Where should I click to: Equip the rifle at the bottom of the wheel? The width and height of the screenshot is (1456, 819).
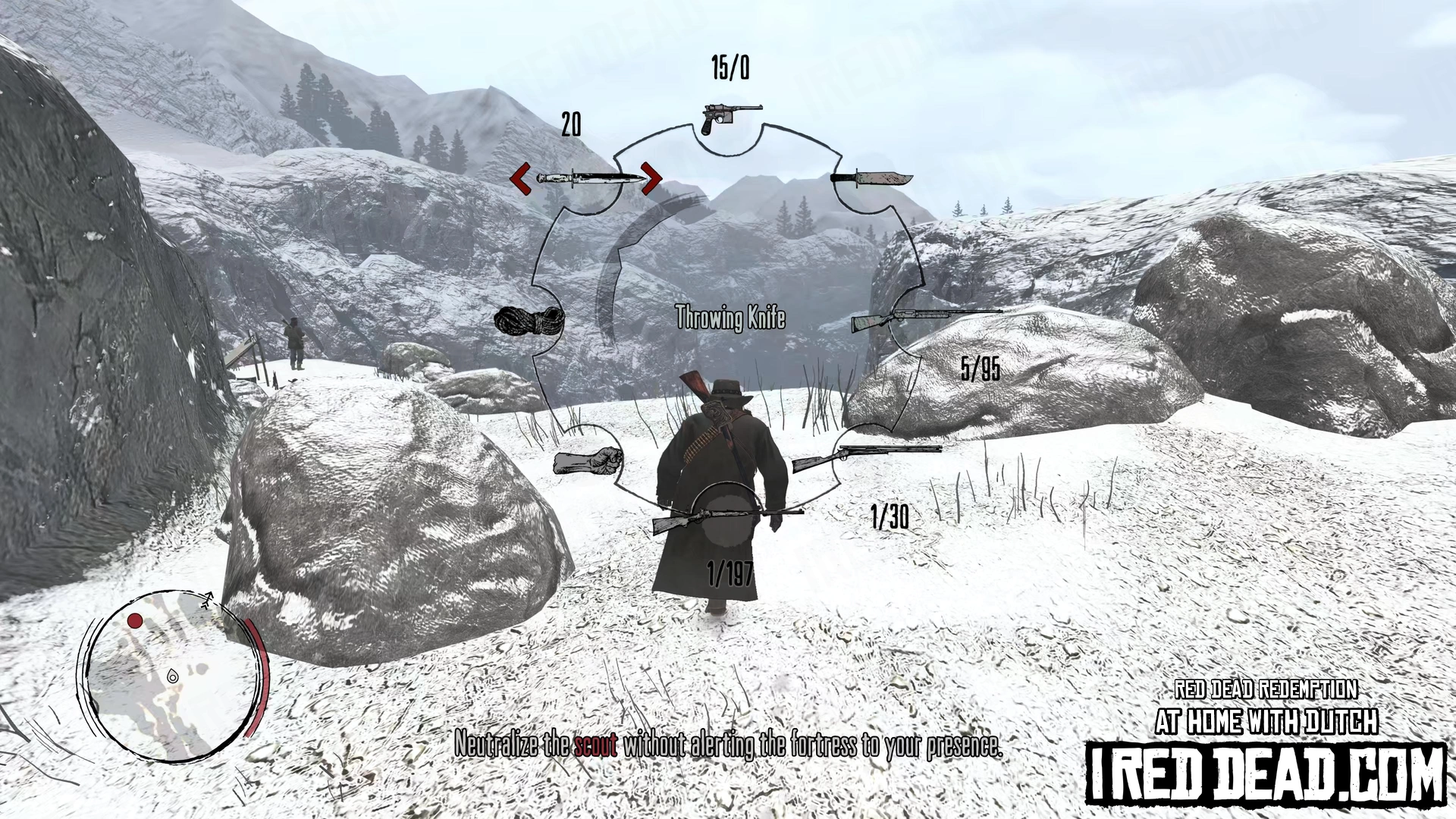[726, 519]
